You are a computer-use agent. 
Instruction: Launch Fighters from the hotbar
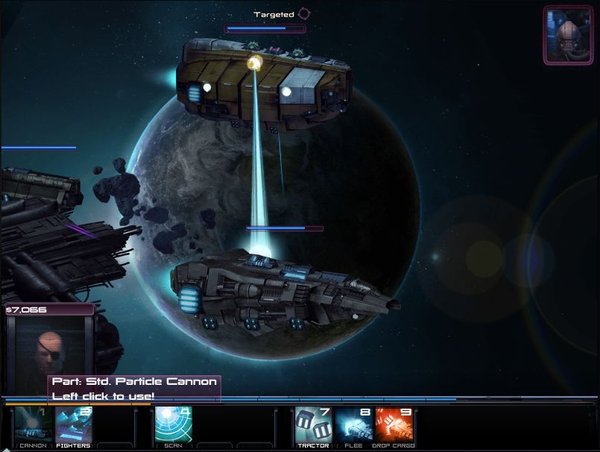click(73, 425)
